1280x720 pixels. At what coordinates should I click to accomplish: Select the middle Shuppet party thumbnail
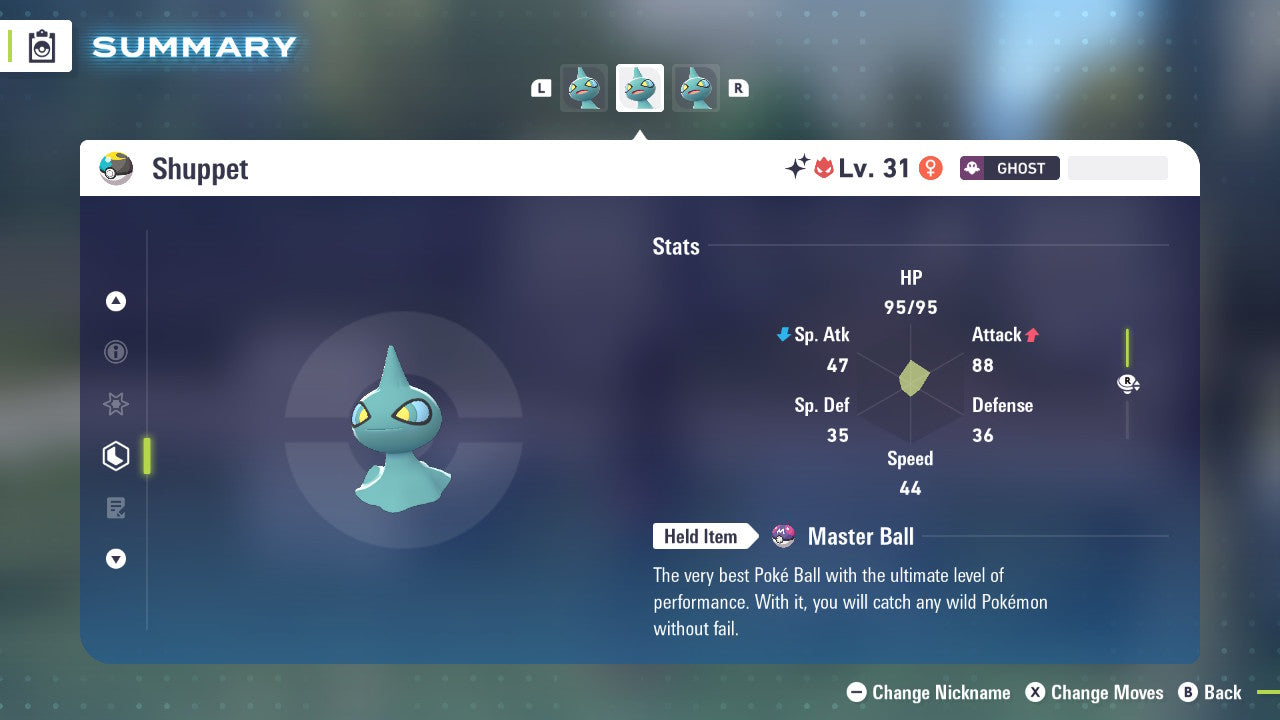(639, 87)
